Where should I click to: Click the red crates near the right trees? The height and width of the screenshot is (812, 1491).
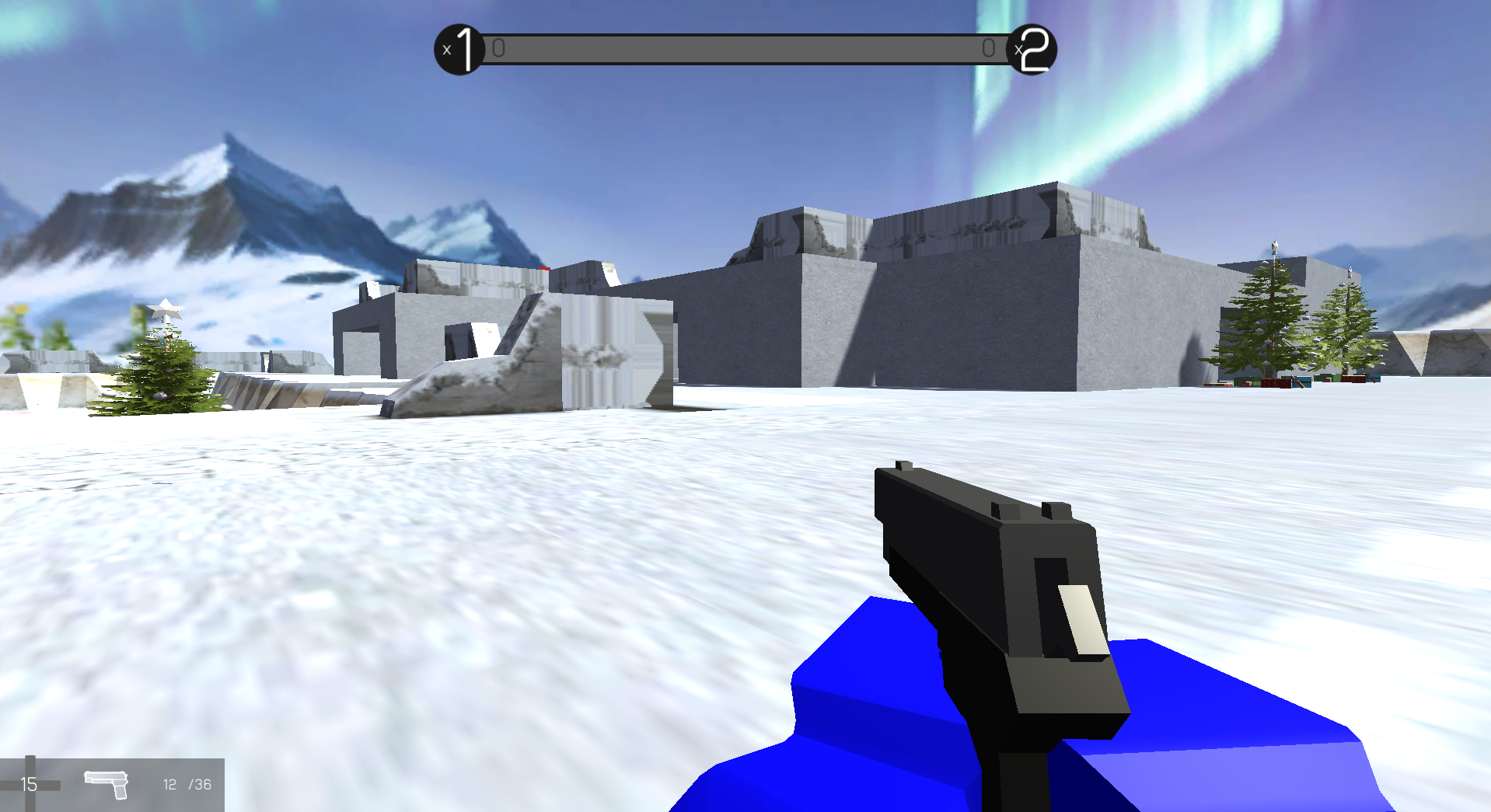(1276, 382)
